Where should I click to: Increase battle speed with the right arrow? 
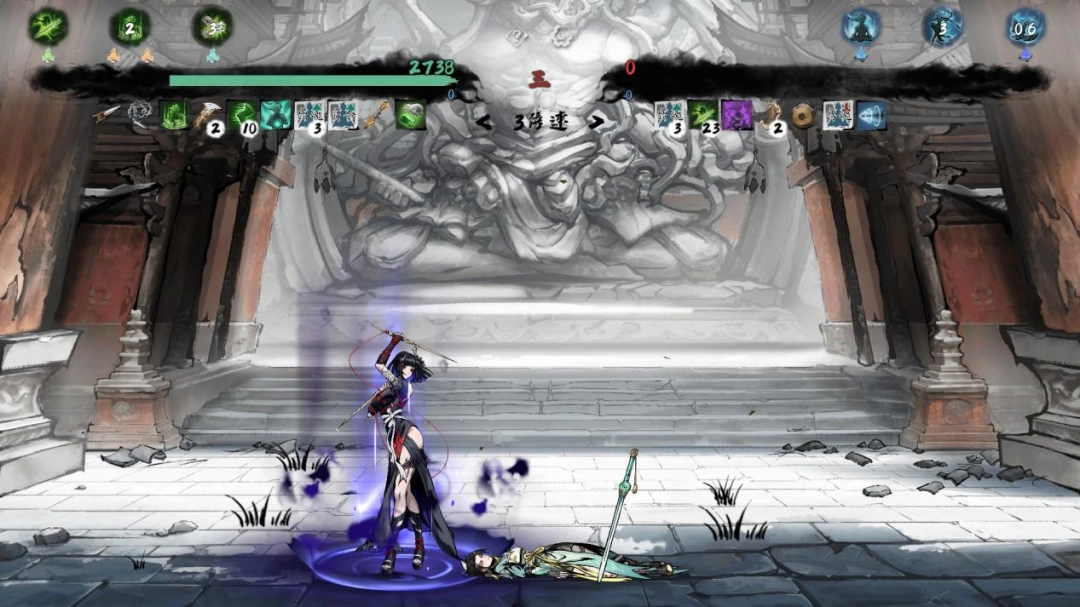pyautogui.click(x=594, y=122)
